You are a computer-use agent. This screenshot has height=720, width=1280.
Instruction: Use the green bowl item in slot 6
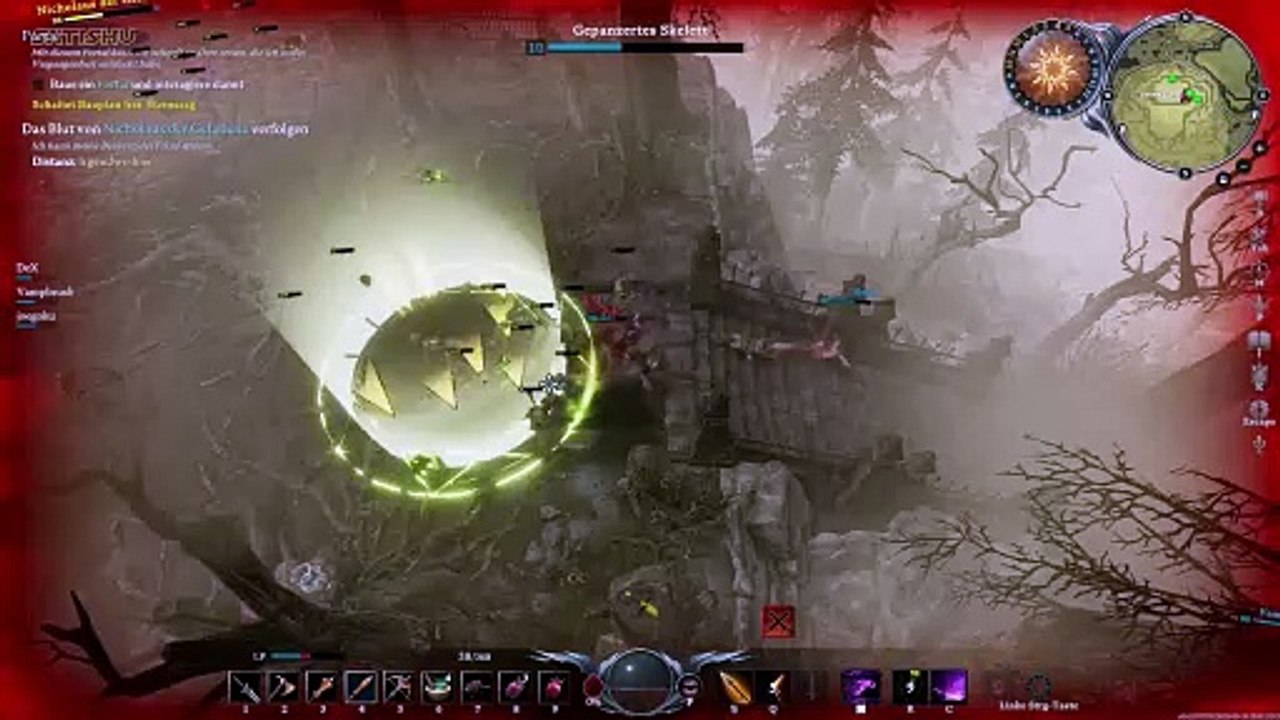click(437, 687)
